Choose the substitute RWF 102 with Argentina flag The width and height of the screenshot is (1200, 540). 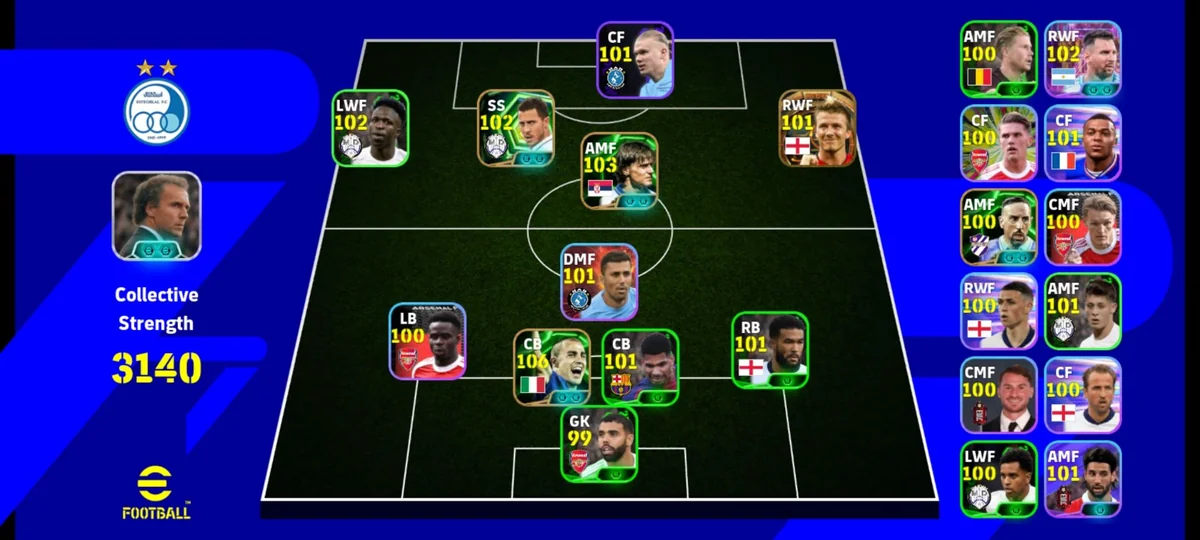(1083, 59)
